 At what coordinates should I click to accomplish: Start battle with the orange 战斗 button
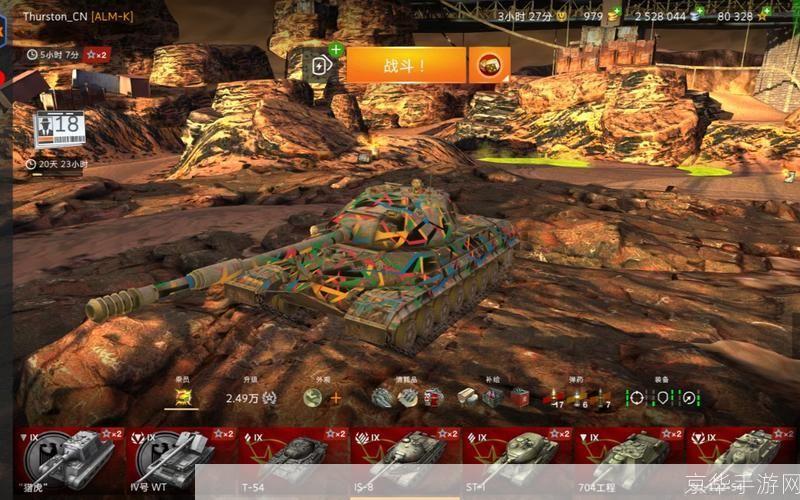click(x=405, y=66)
